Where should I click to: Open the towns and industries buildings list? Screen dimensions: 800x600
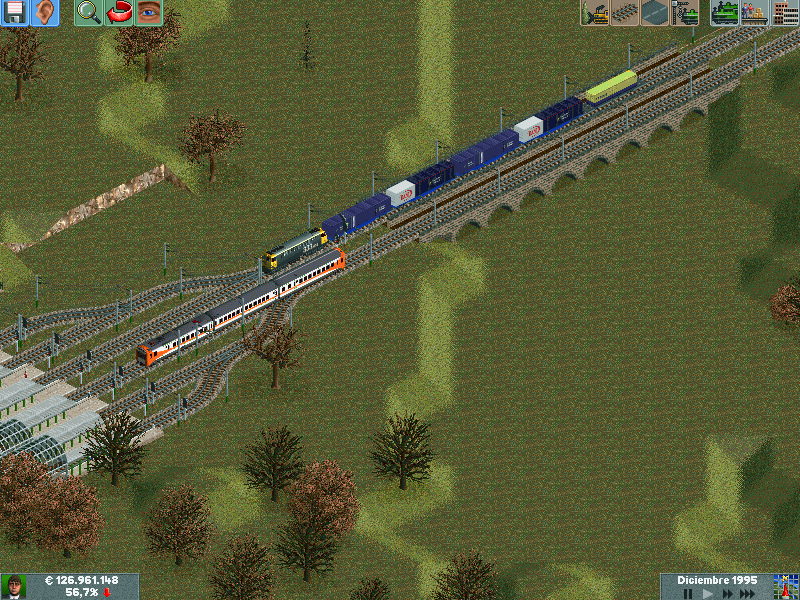(x=785, y=13)
